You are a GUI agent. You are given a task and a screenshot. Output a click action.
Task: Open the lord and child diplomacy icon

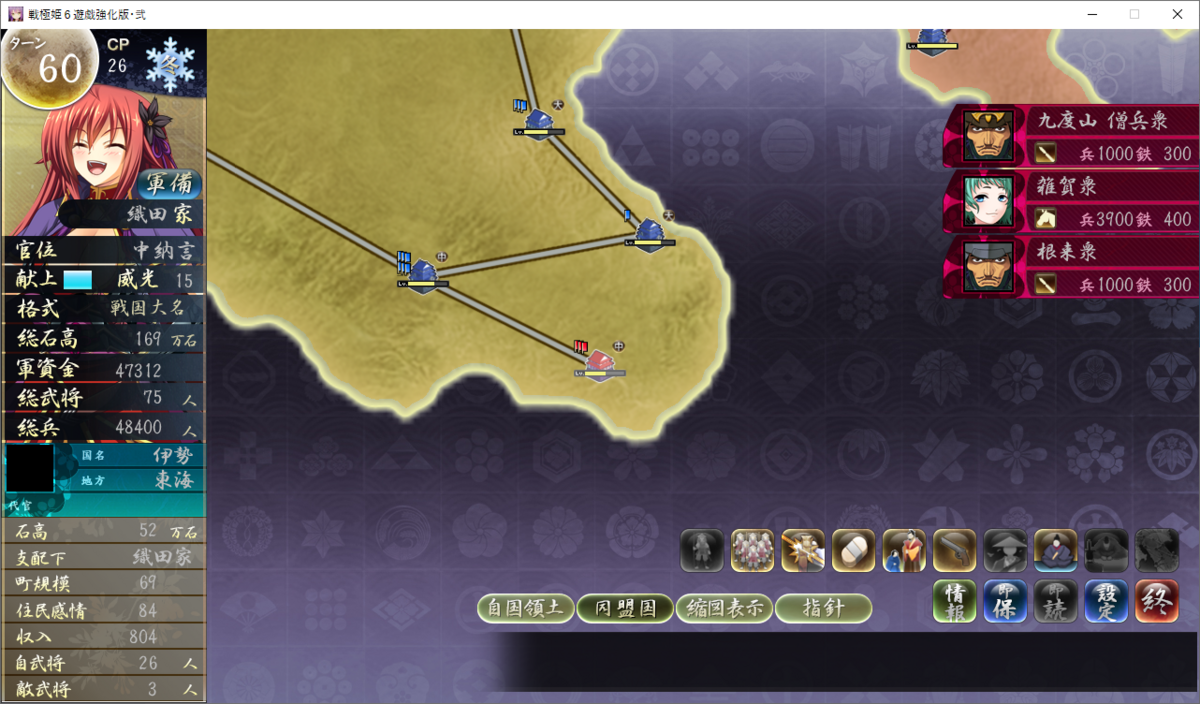point(904,551)
